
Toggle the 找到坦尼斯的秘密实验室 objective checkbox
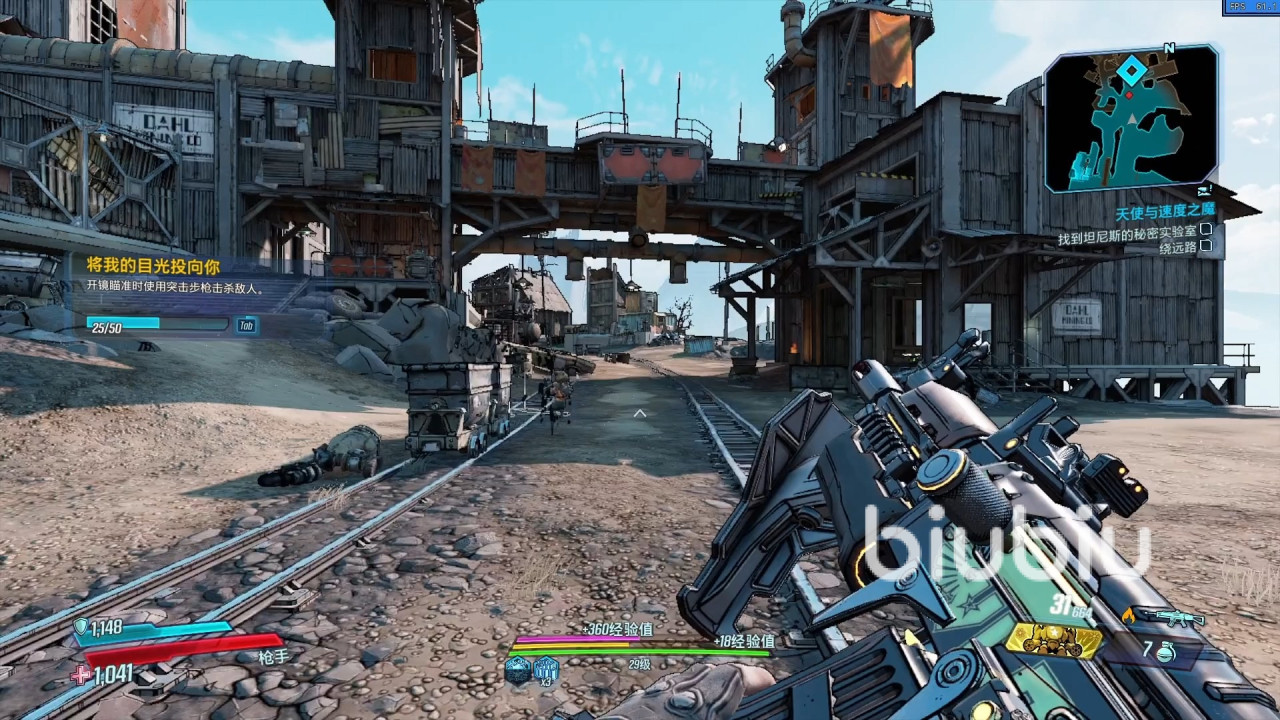click(1206, 231)
